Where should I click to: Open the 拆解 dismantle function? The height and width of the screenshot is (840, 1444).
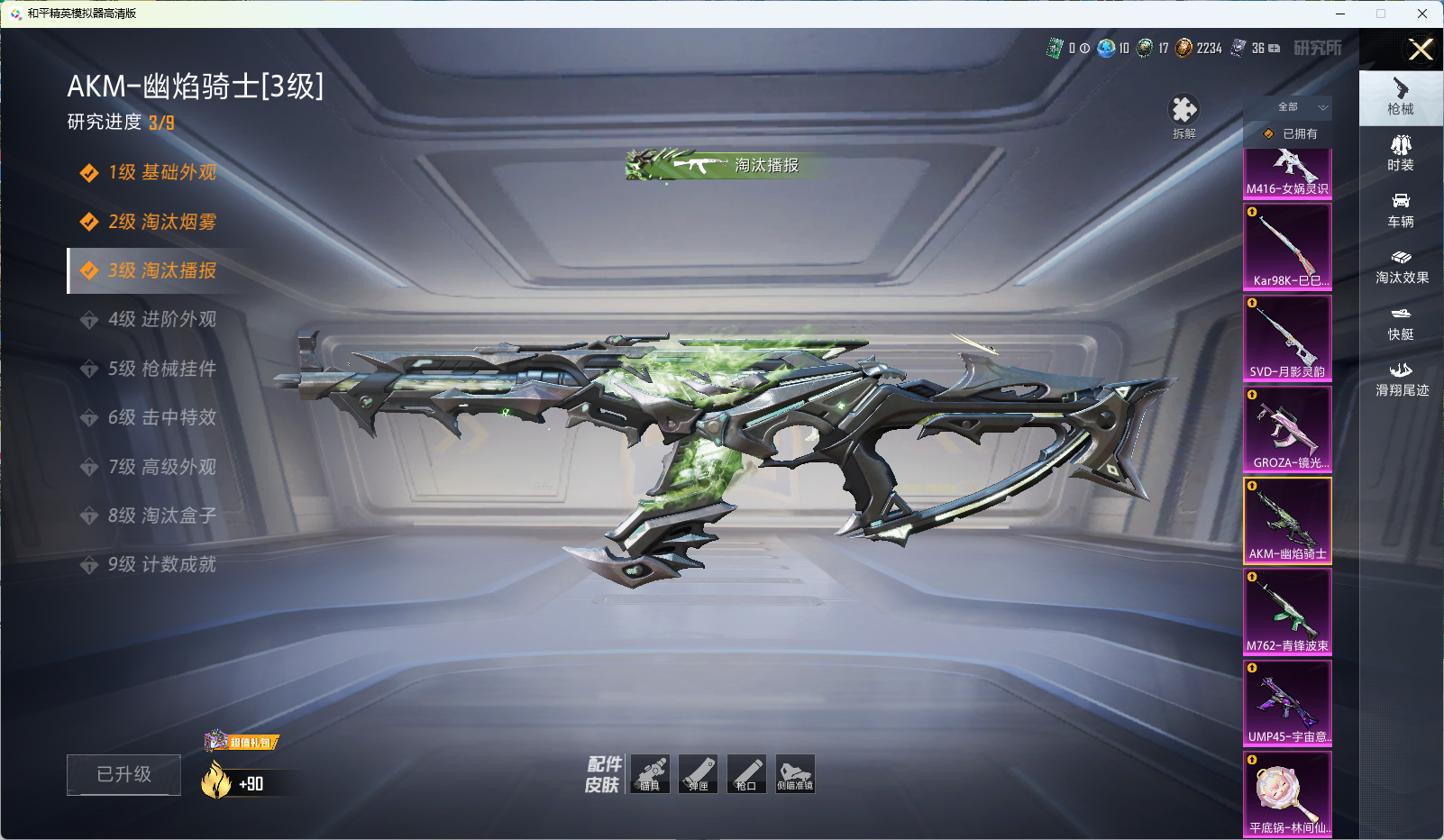[x=1184, y=116]
